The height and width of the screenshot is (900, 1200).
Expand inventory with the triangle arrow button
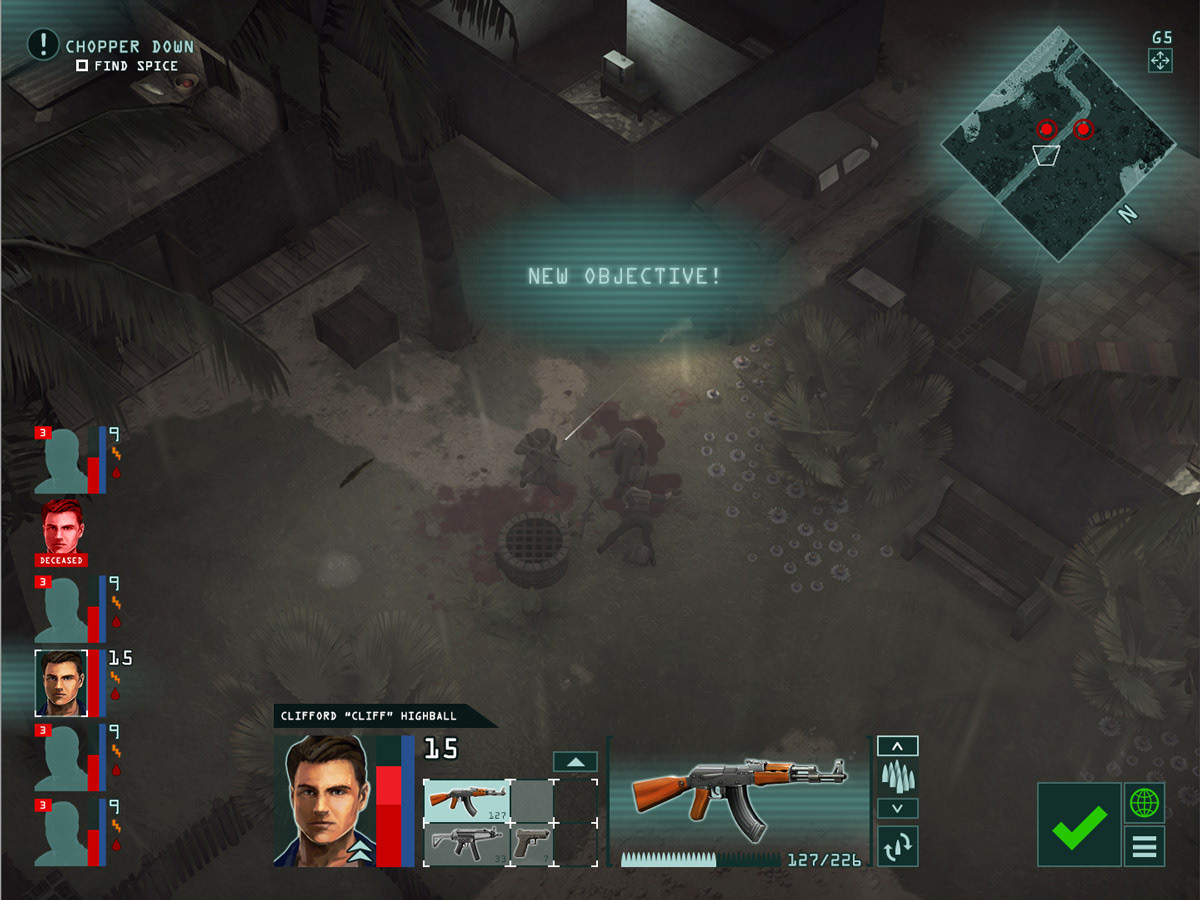pyautogui.click(x=575, y=762)
